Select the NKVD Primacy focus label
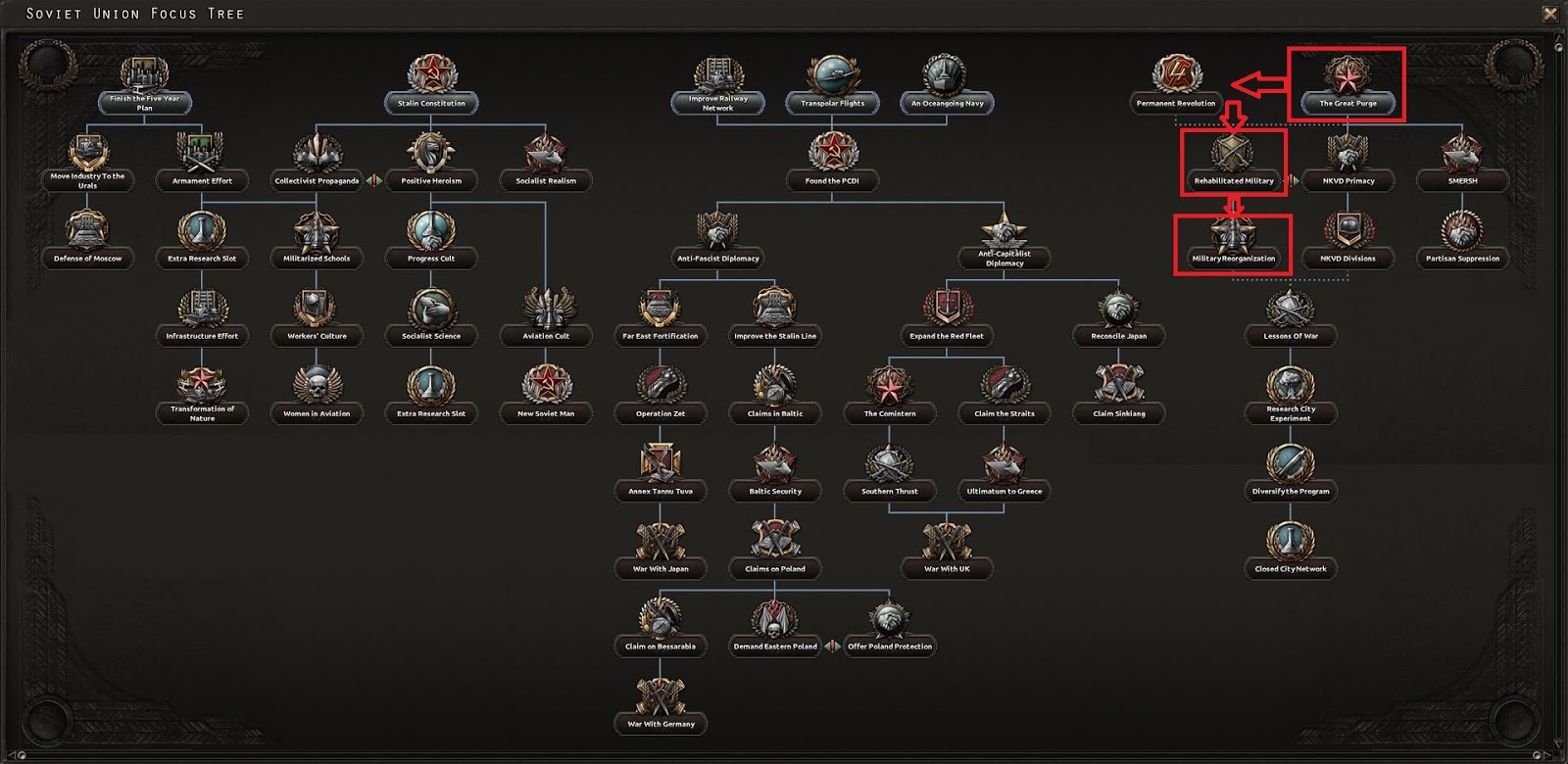Image resolution: width=1568 pixels, height=764 pixels. point(1347,181)
